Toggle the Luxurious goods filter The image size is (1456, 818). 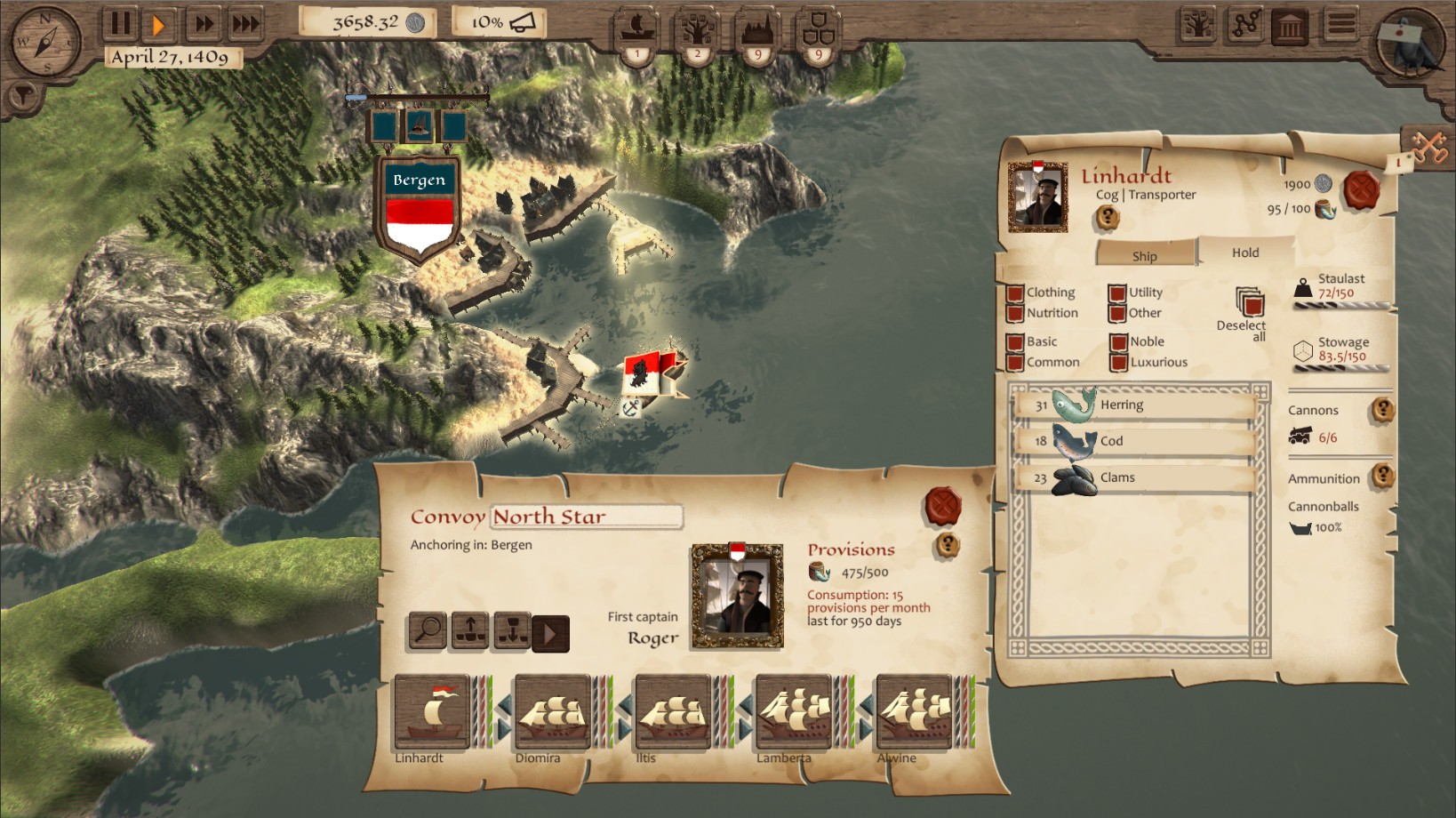(x=1119, y=362)
